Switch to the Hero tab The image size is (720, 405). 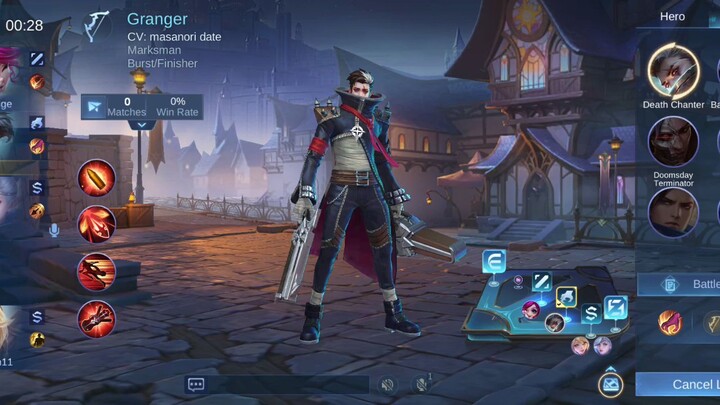672,16
